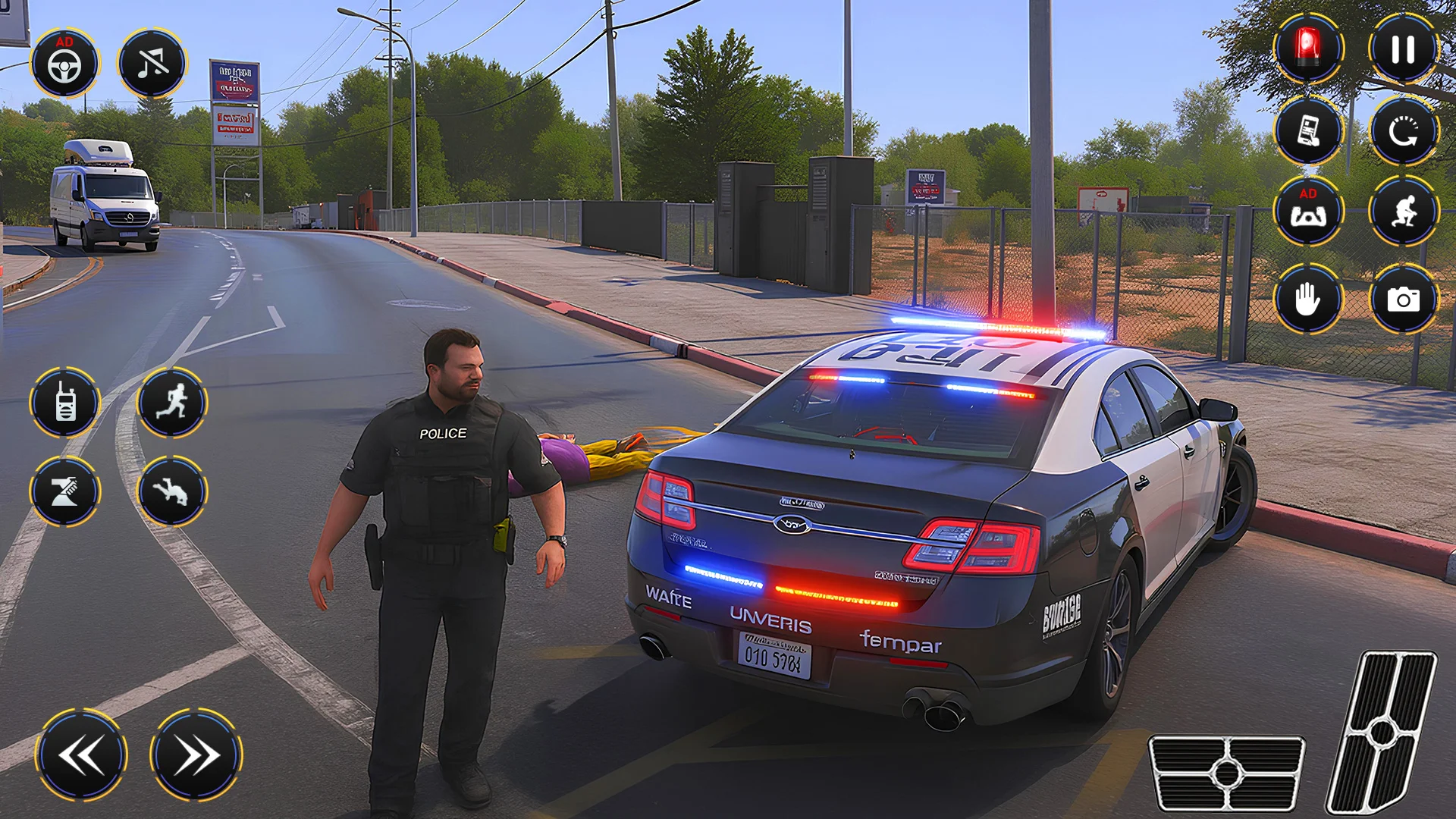
Task: Activate the running figure sprint button
Action: [x=172, y=402]
